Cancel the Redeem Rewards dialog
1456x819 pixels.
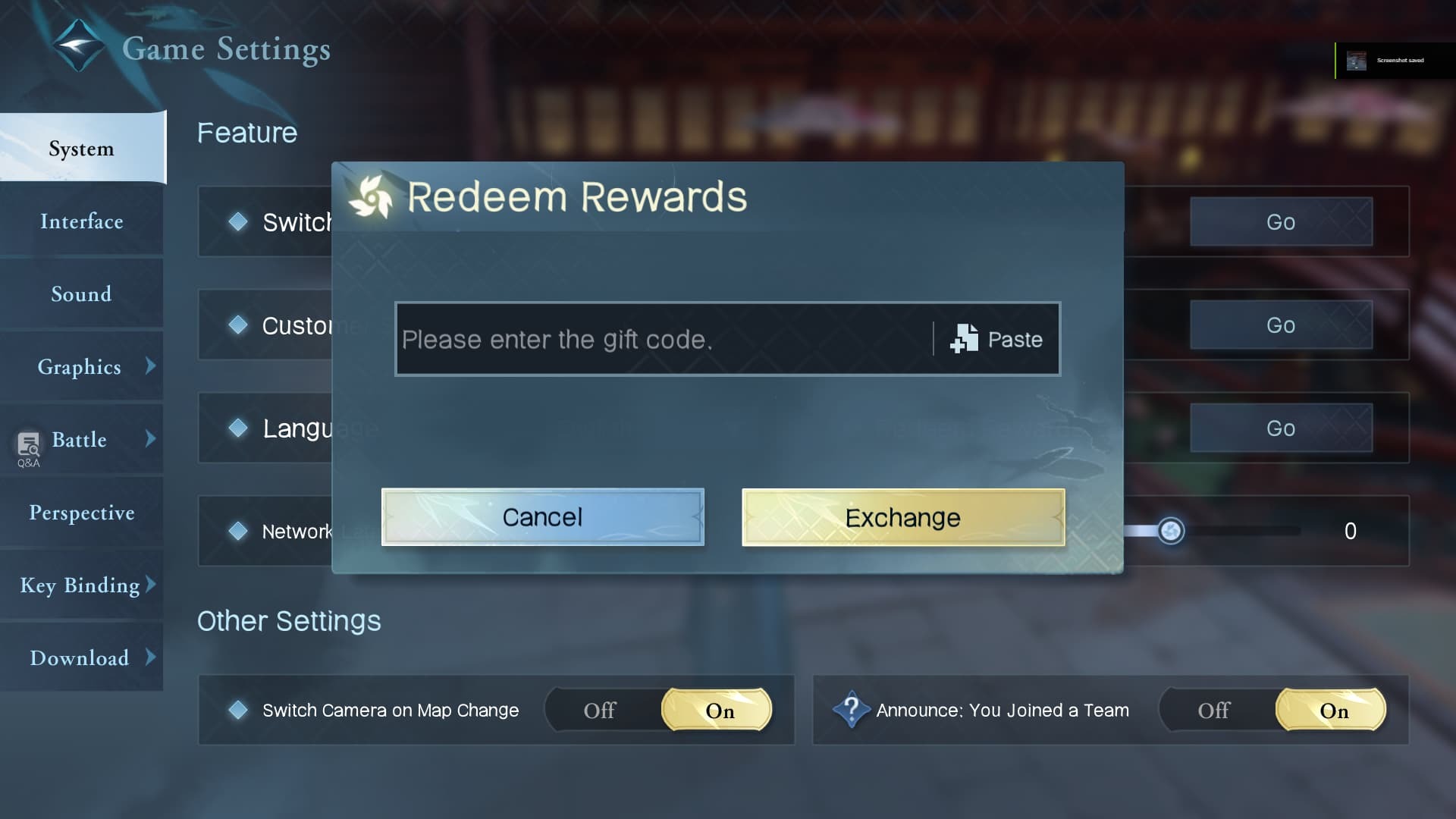(x=541, y=517)
